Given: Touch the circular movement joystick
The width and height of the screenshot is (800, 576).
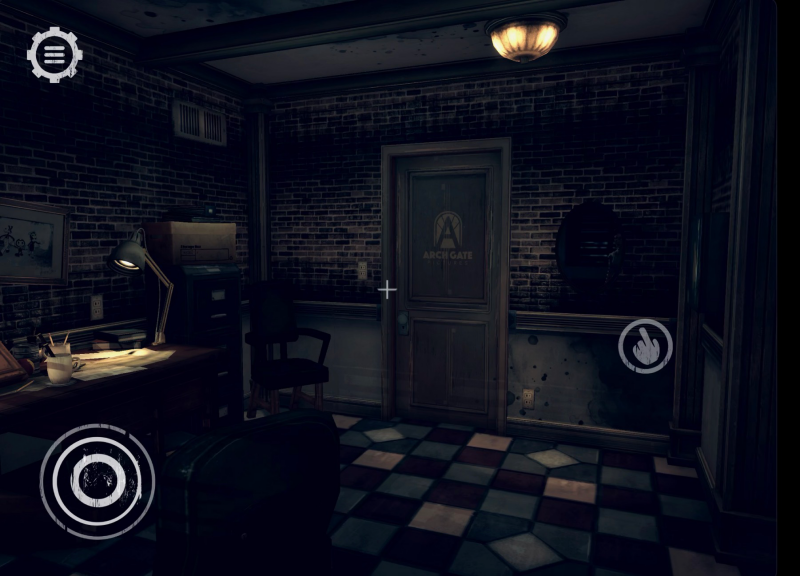Looking at the screenshot, I should (97, 481).
